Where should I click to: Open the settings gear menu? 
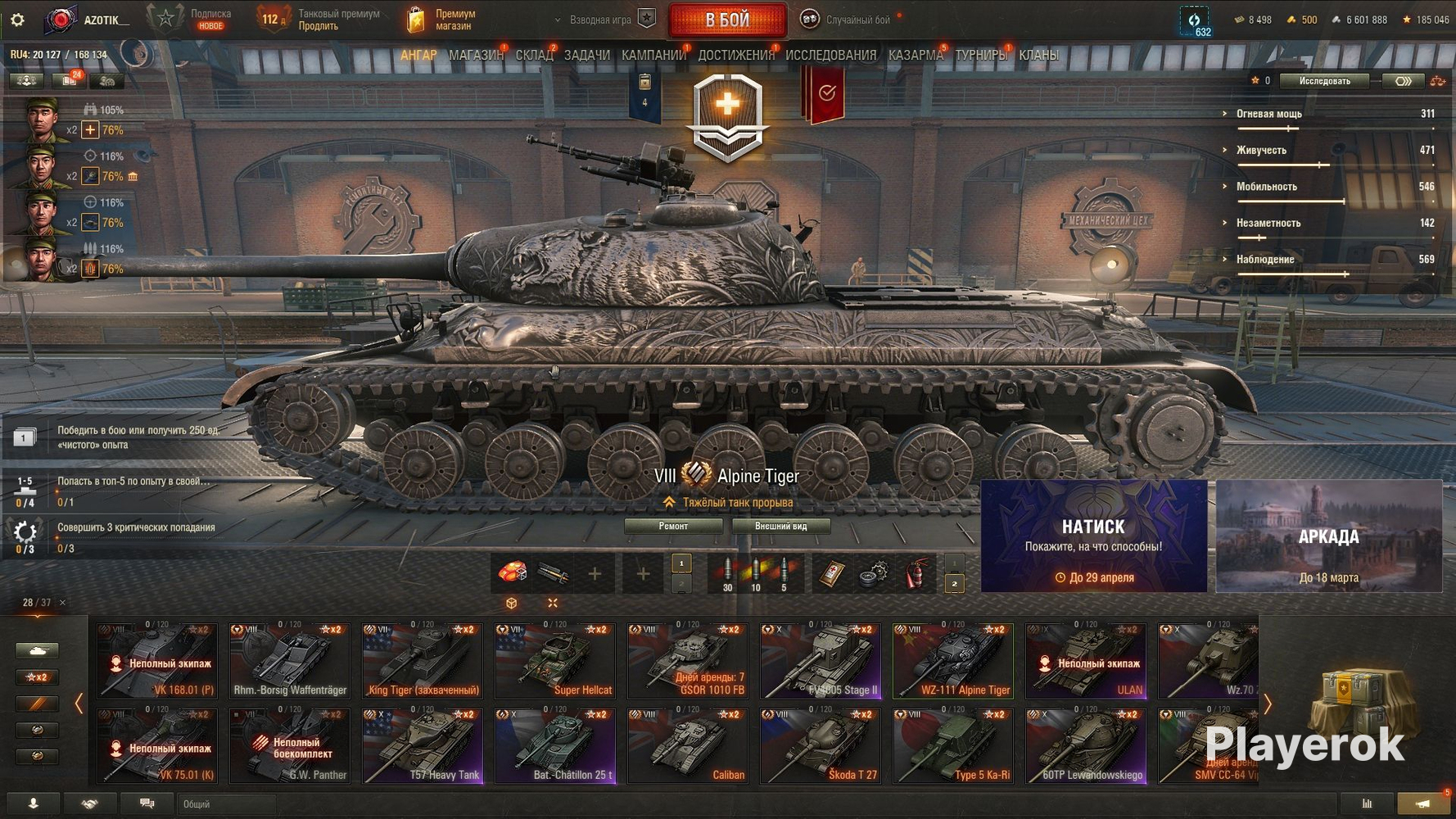click(x=17, y=20)
